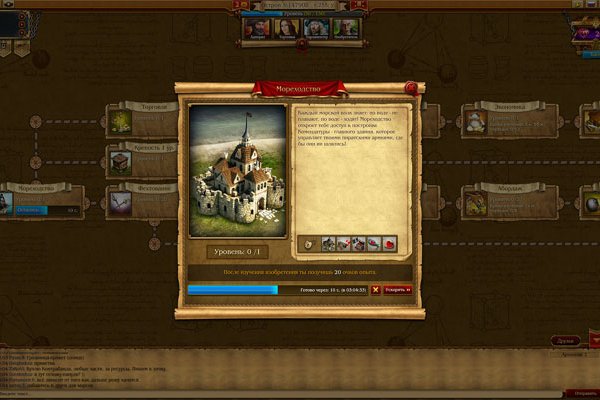Viewport: 600px width, 400px height.
Task: Close the Мореходство research dialog
Action: pyautogui.click(x=410, y=88)
